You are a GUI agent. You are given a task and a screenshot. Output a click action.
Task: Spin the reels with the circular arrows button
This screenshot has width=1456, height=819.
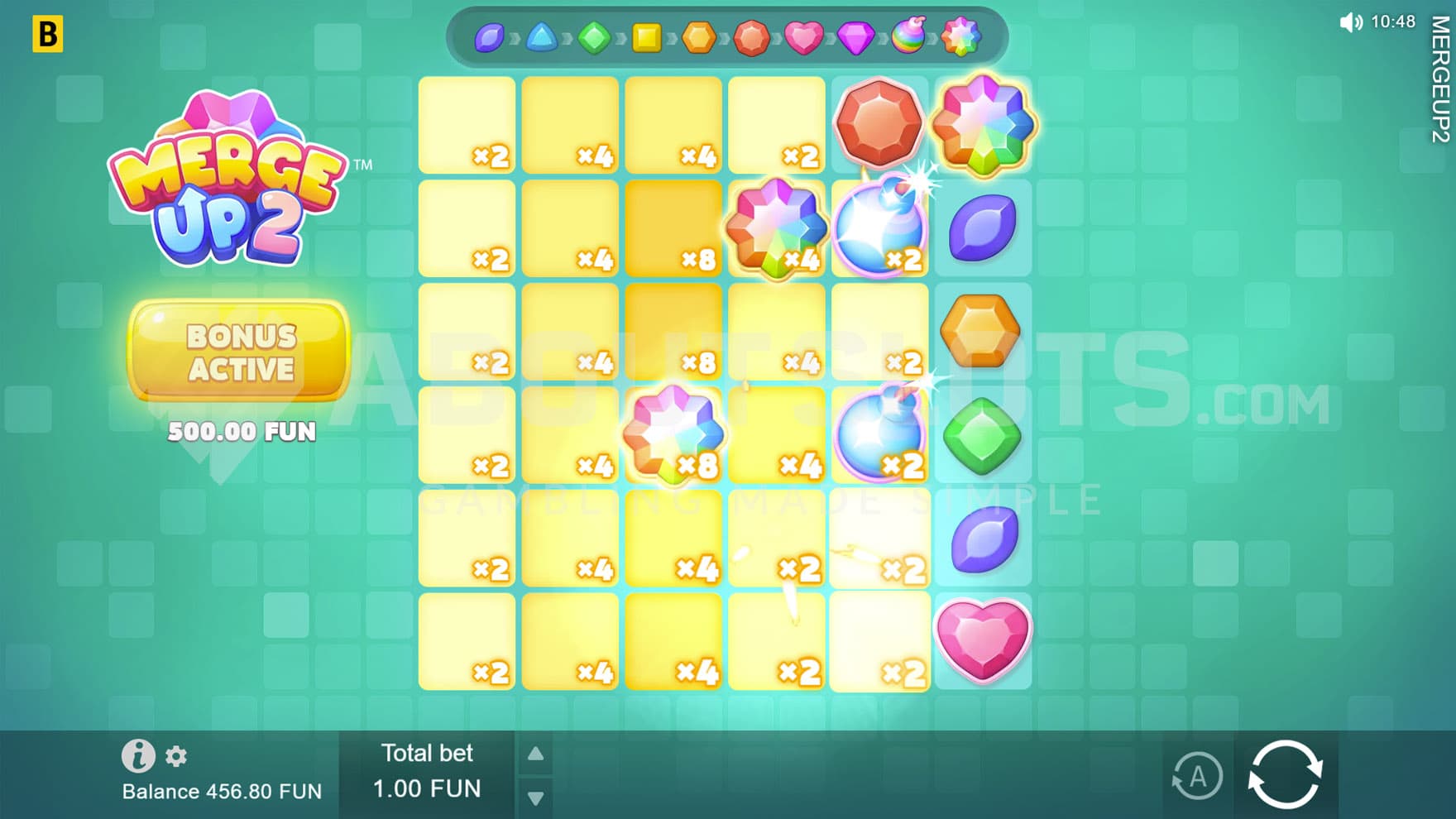1285,774
